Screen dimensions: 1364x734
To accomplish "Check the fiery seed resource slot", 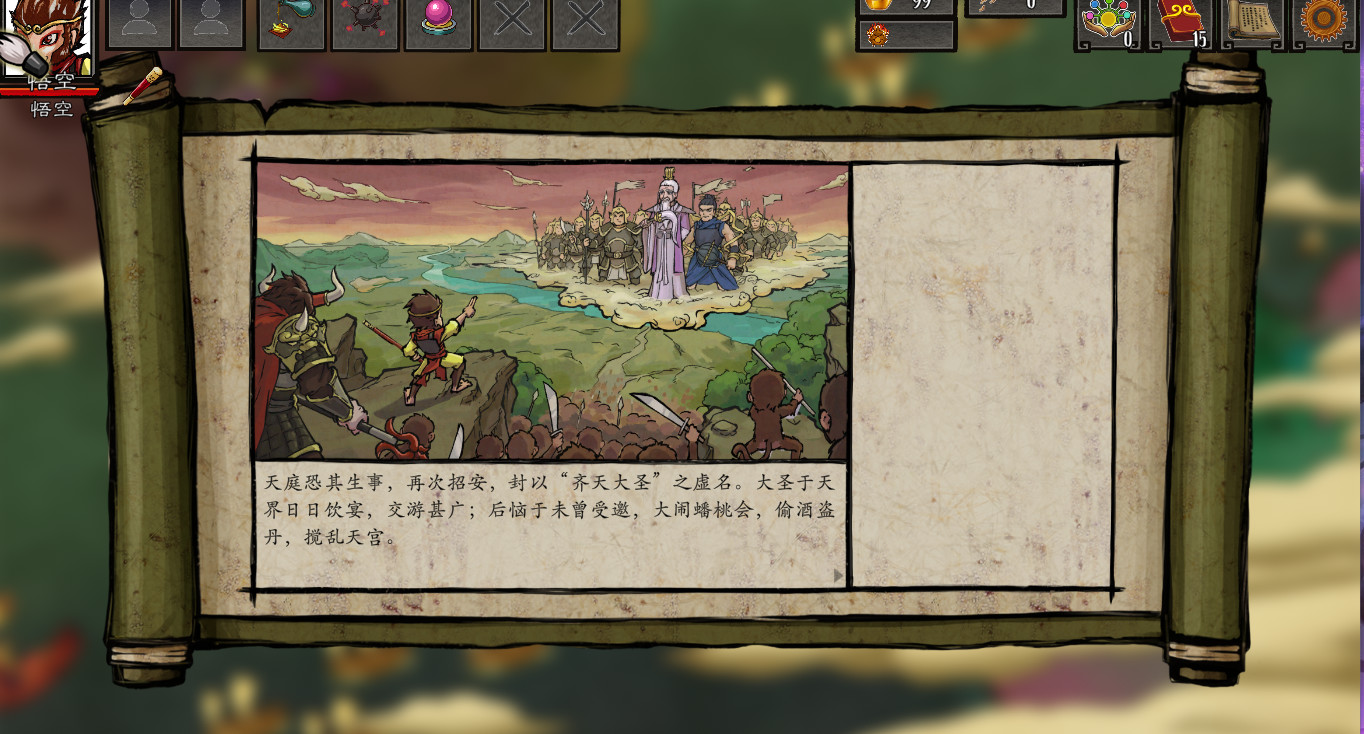I will [905, 34].
